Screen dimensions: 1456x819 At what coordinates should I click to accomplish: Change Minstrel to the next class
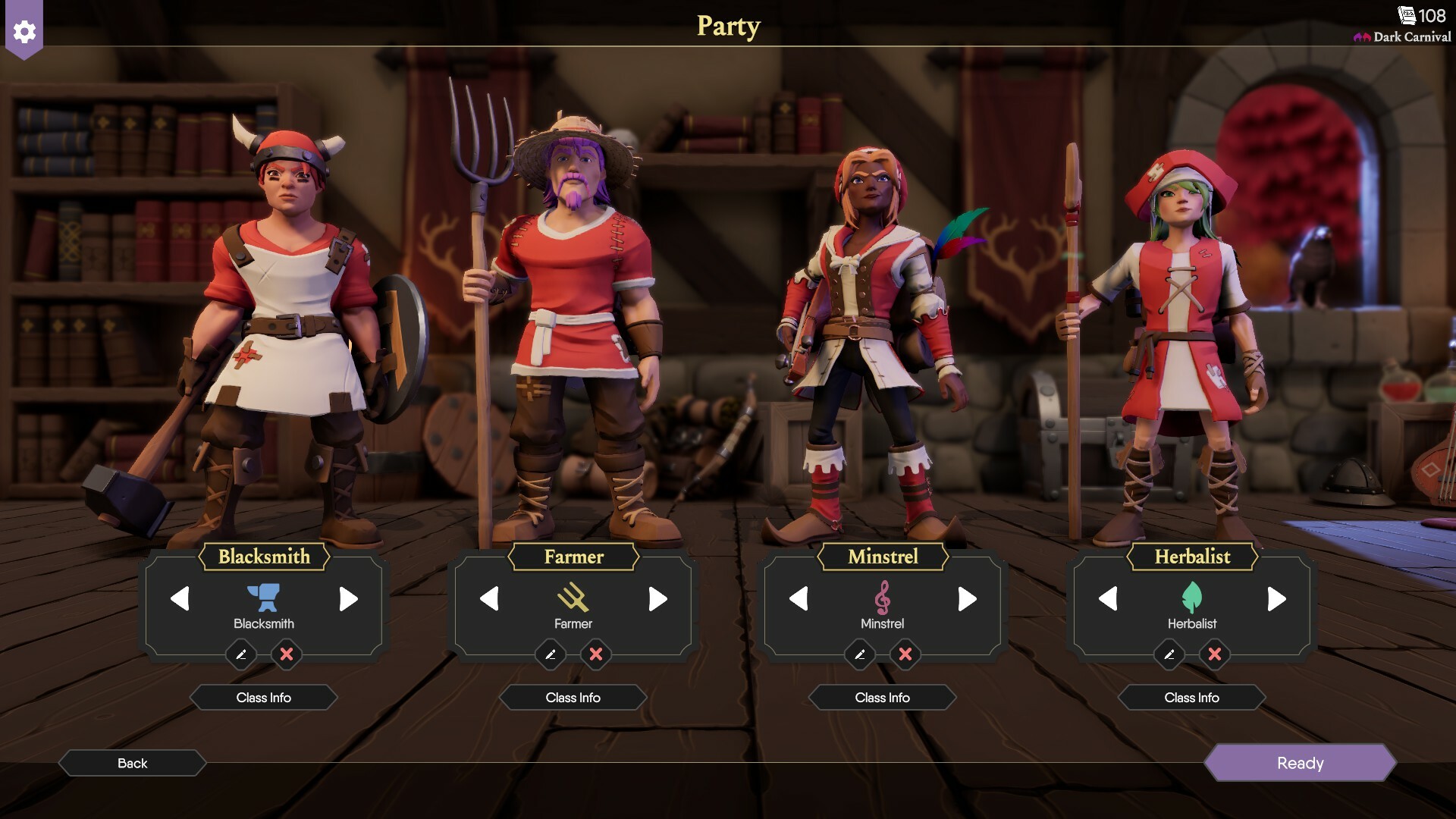pyautogui.click(x=967, y=599)
